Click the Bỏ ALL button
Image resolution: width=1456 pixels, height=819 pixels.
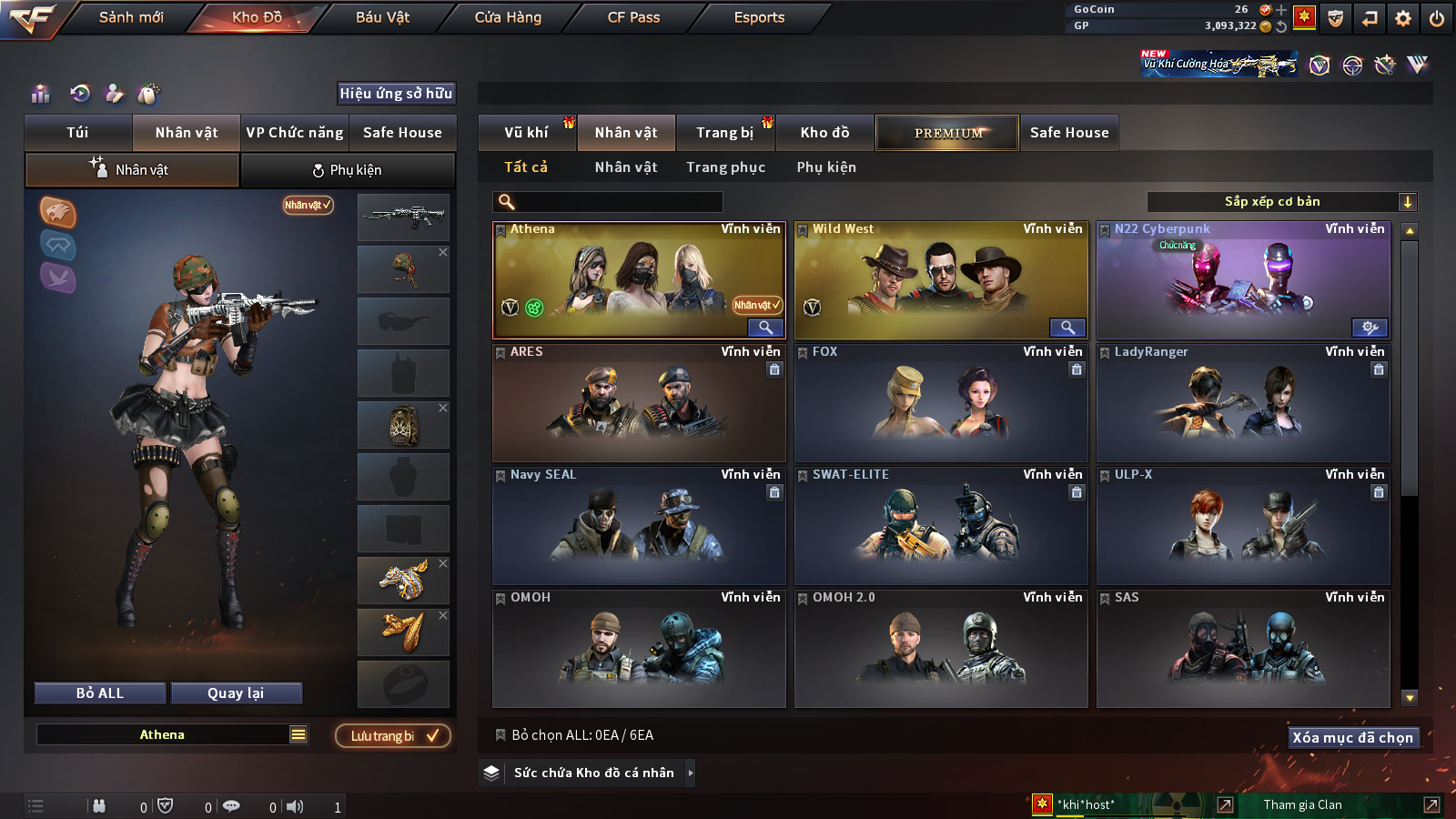(100, 693)
